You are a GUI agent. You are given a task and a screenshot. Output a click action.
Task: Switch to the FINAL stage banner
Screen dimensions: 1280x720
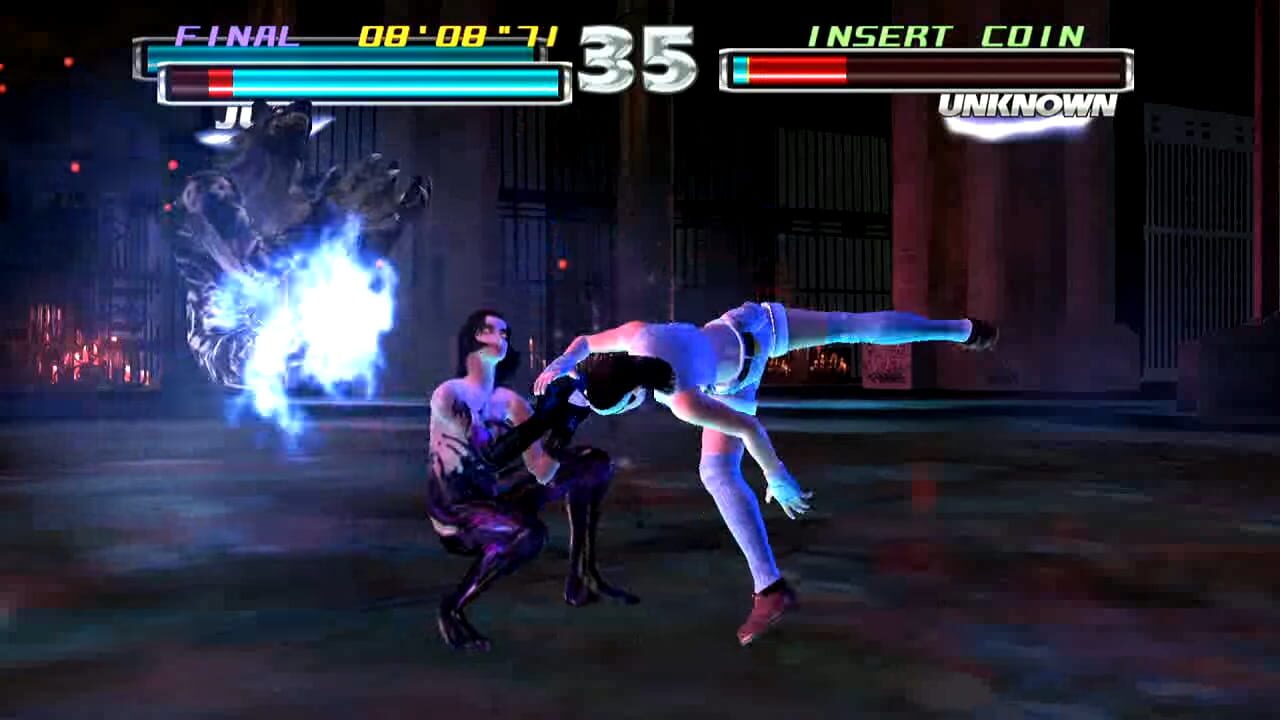coord(240,34)
